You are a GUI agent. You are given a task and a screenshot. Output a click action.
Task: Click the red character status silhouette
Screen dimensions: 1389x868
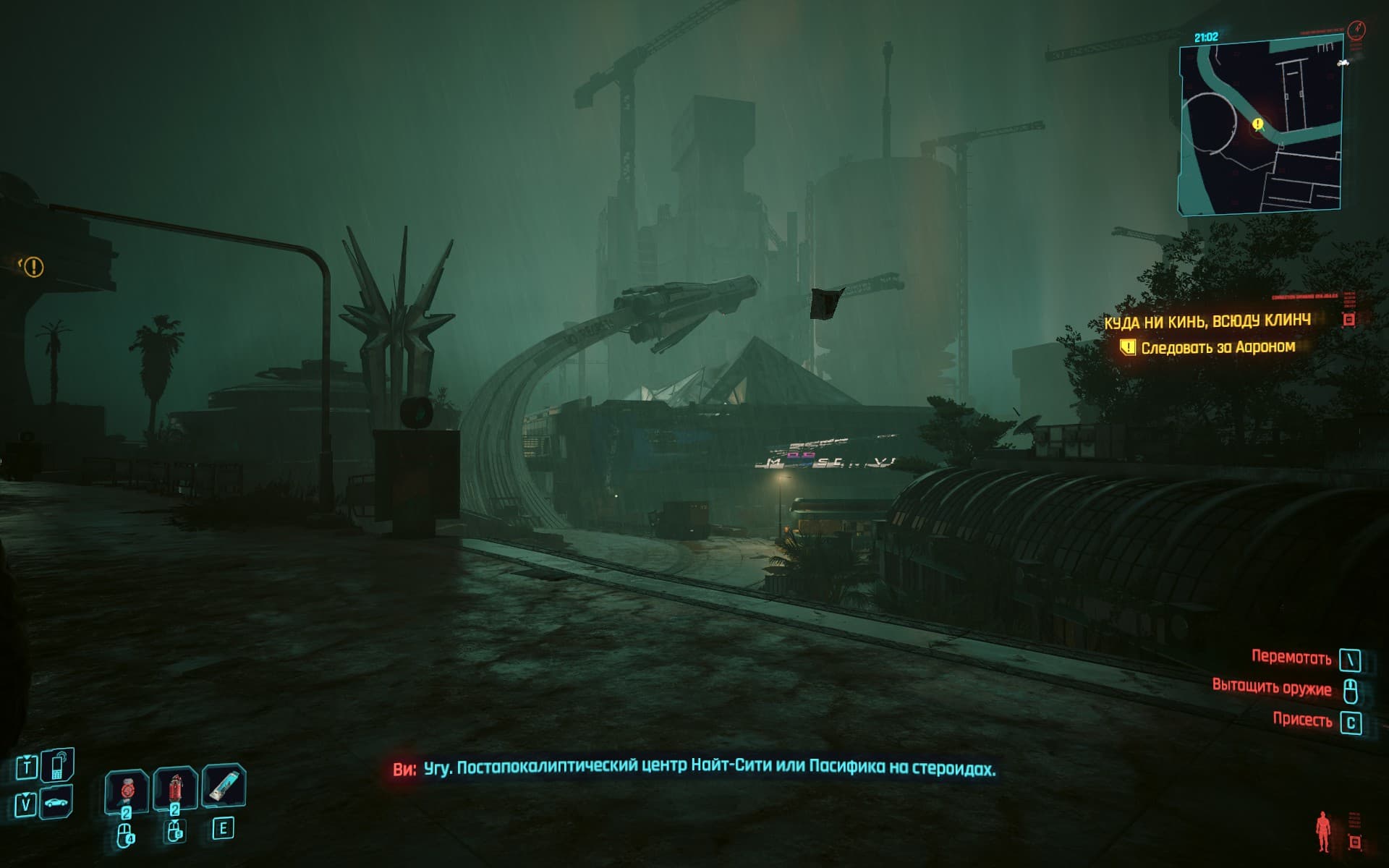(x=1324, y=832)
